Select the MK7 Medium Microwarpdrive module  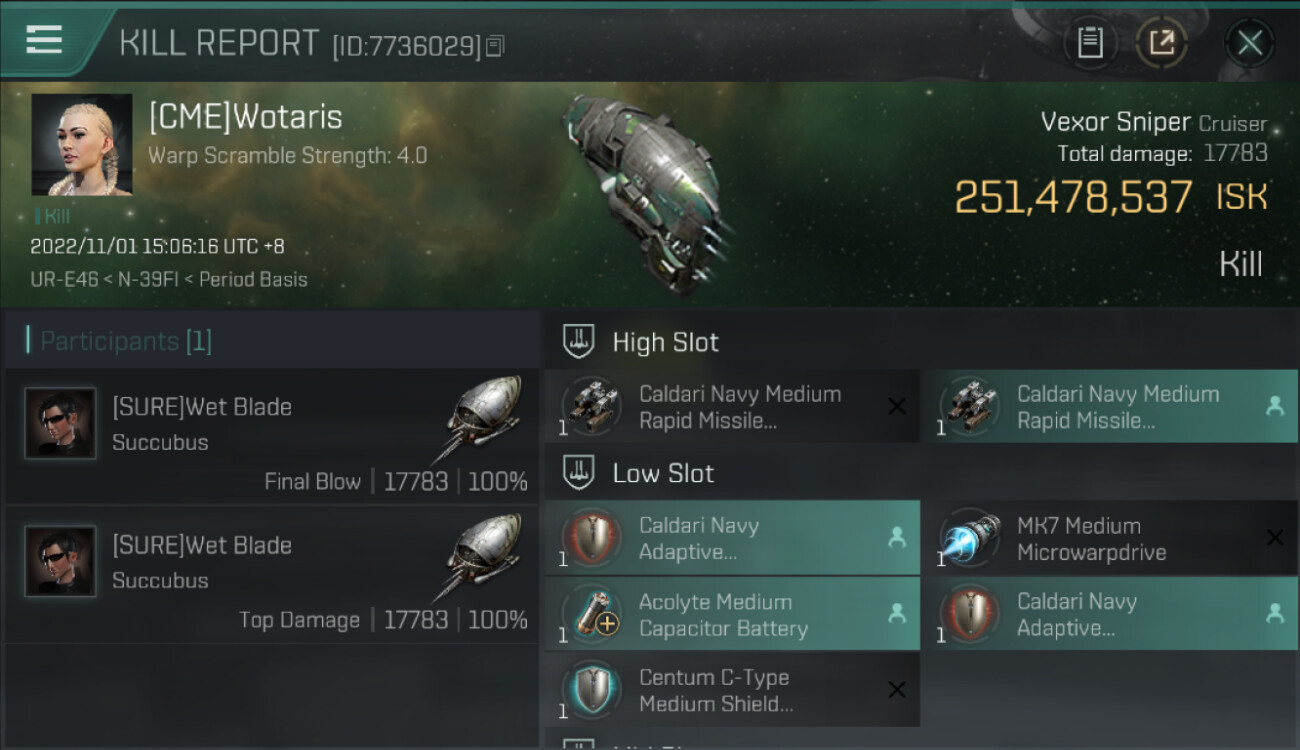click(1110, 539)
